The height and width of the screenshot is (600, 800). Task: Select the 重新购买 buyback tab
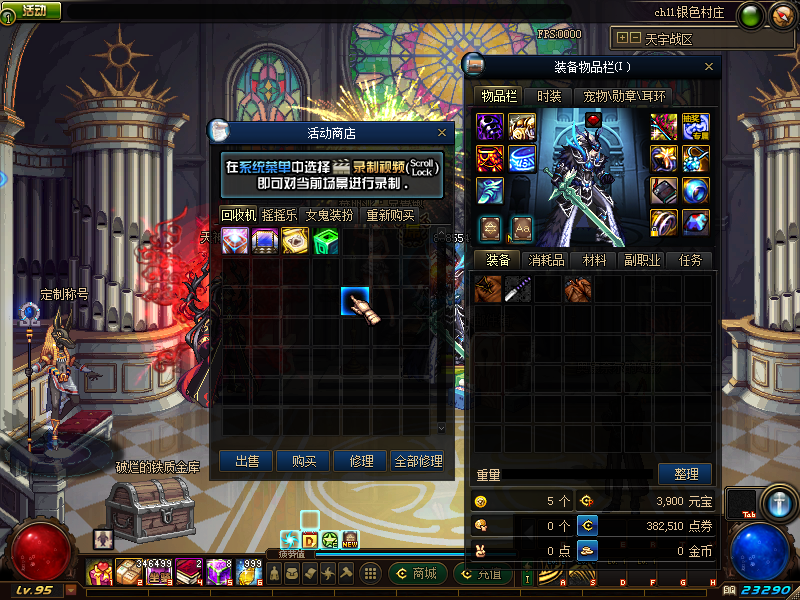[390, 215]
